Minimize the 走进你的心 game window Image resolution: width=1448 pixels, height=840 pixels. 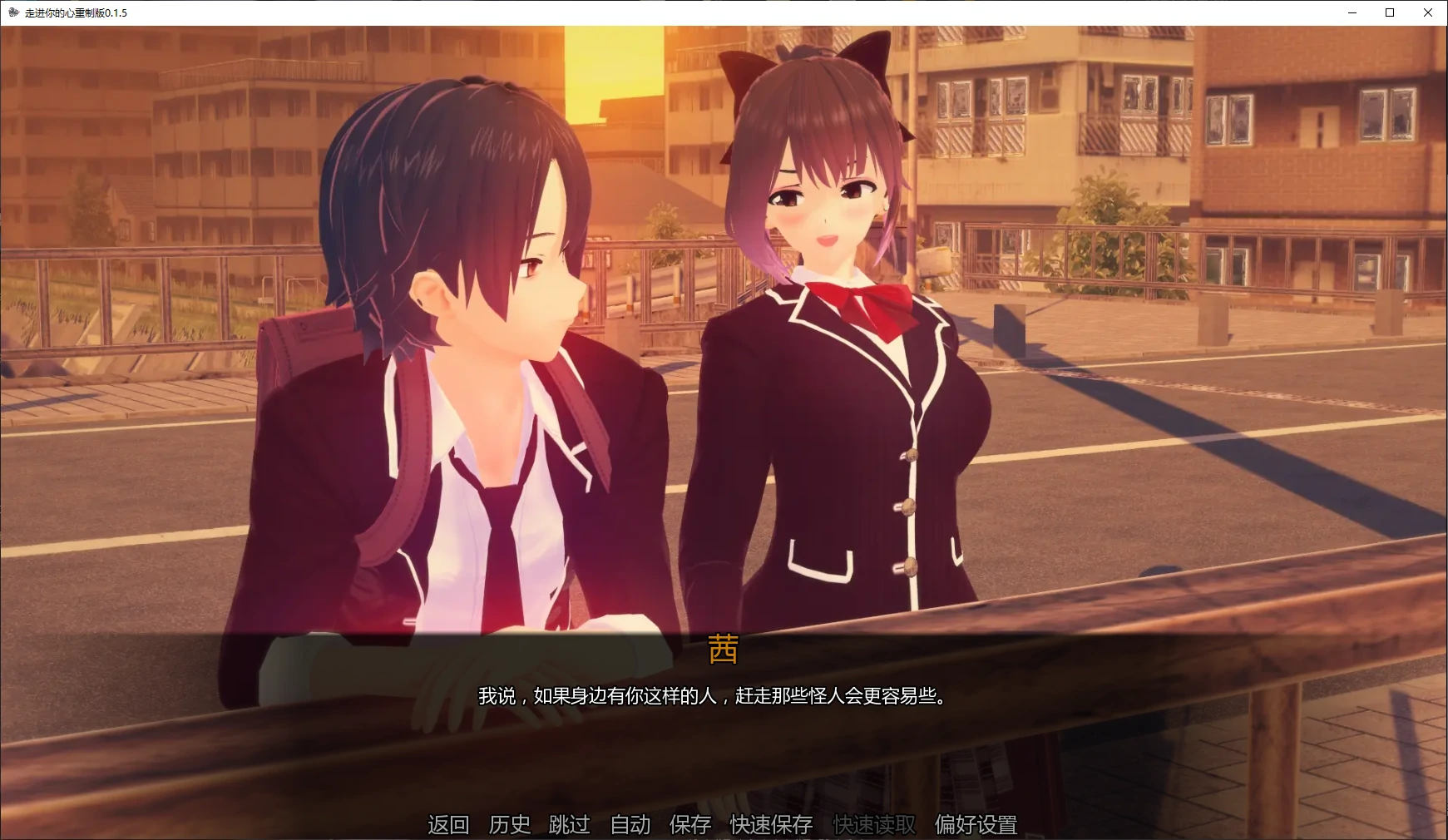point(1351,12)
